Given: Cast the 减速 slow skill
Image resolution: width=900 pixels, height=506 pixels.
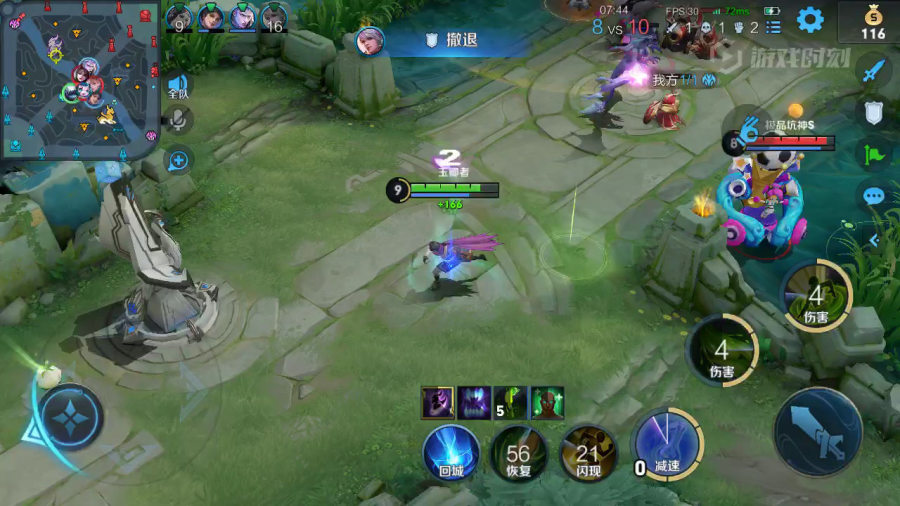Looking at the screenshot, I should (667, 444).
